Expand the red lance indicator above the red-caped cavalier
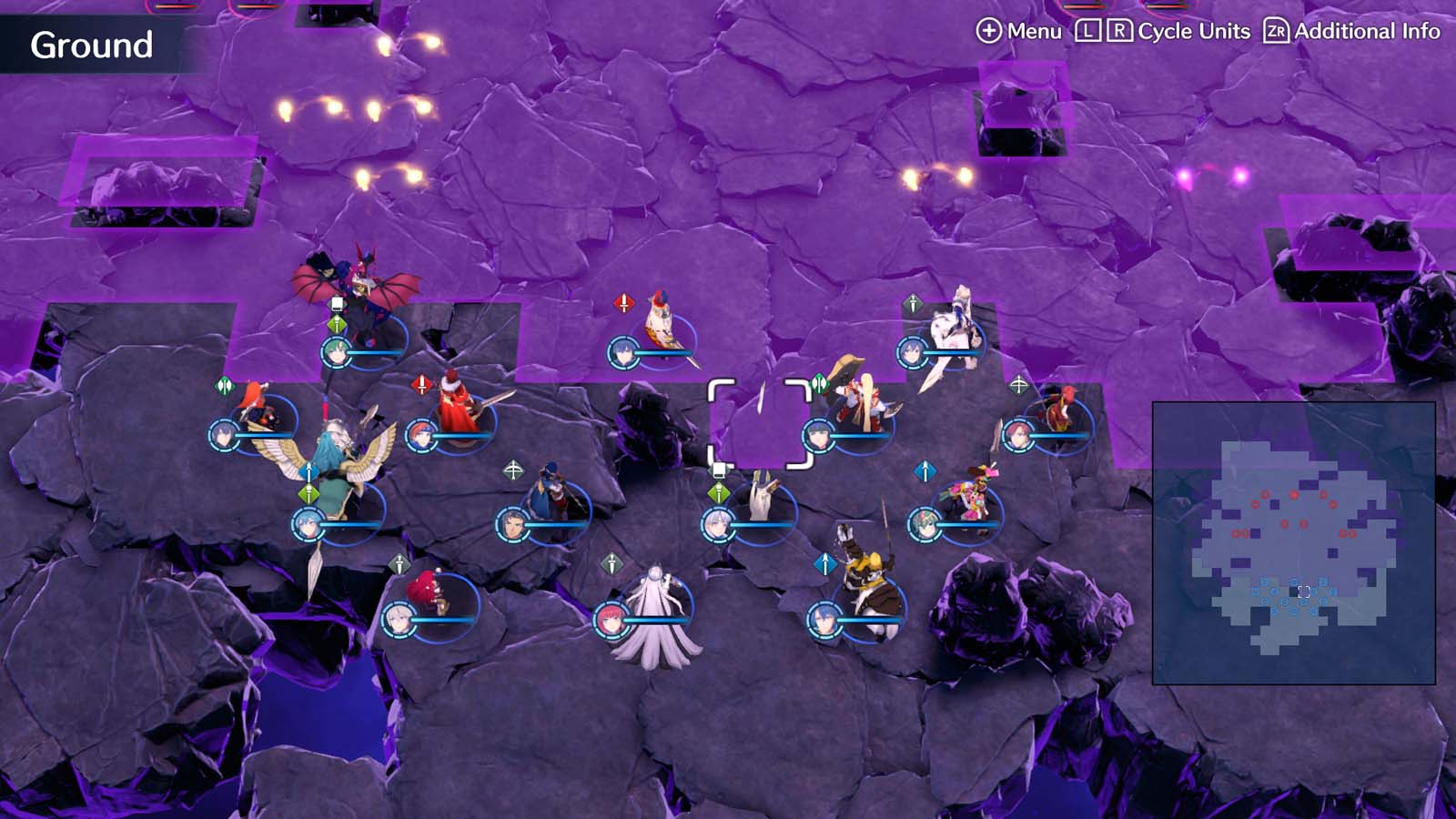Screen dimensions: 1456x819 click(x=421, y=383)
